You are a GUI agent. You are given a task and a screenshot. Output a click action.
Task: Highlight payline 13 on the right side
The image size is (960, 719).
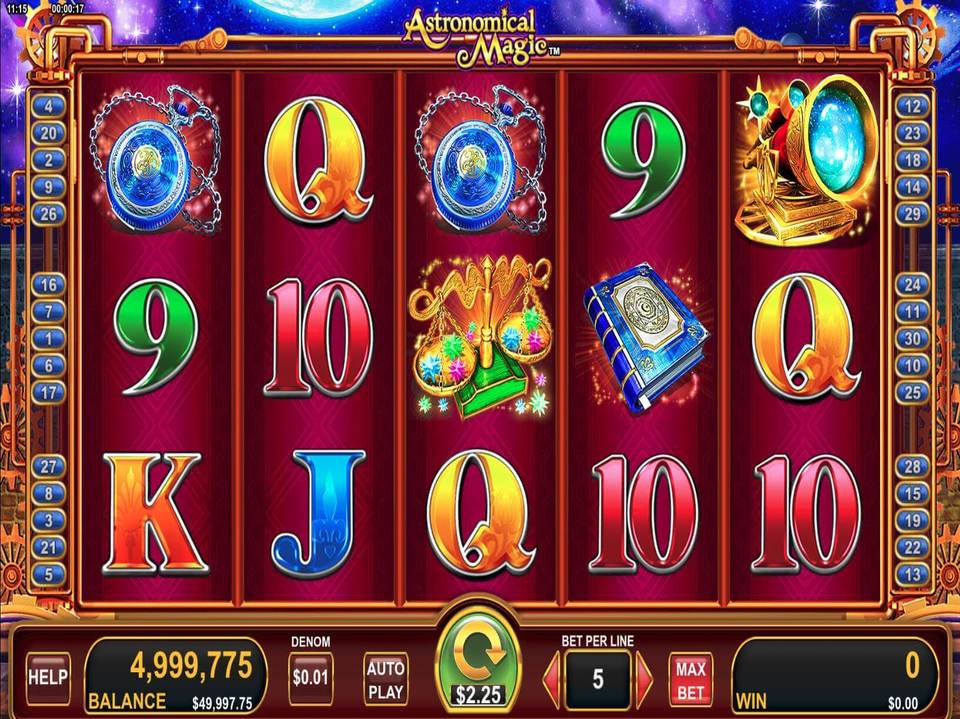(911, 574)
